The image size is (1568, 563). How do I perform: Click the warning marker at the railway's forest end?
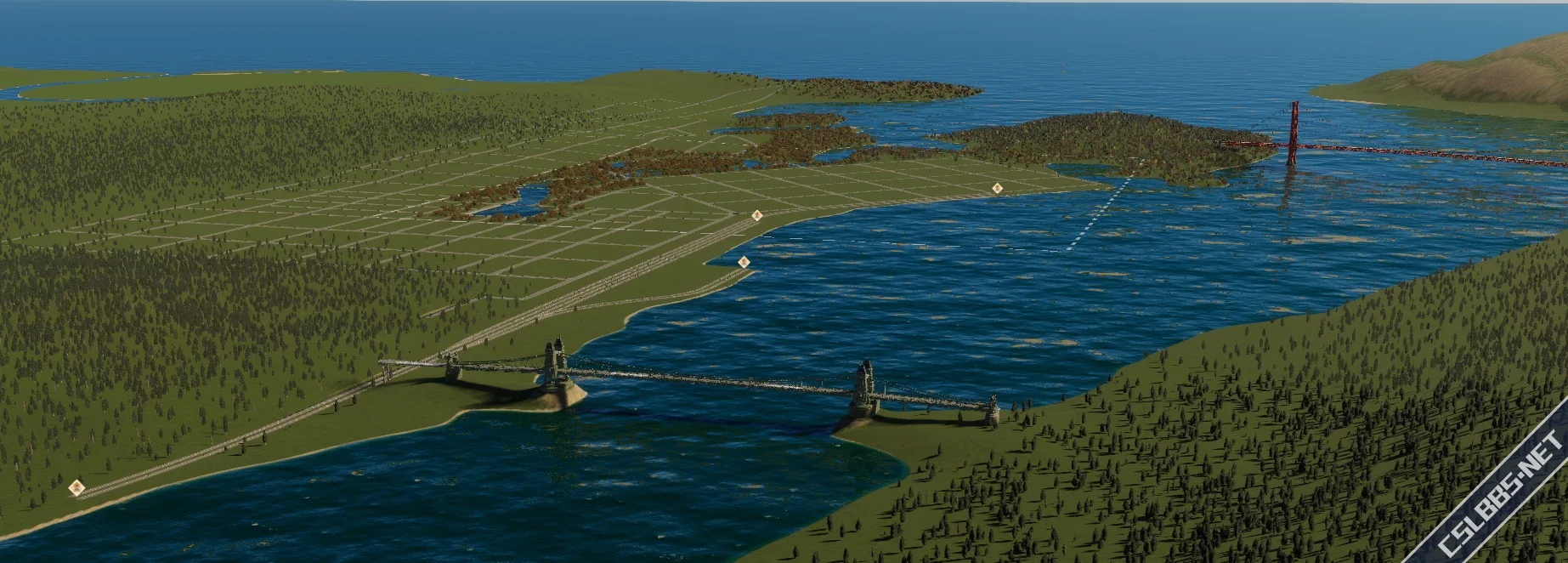(77, 487)
